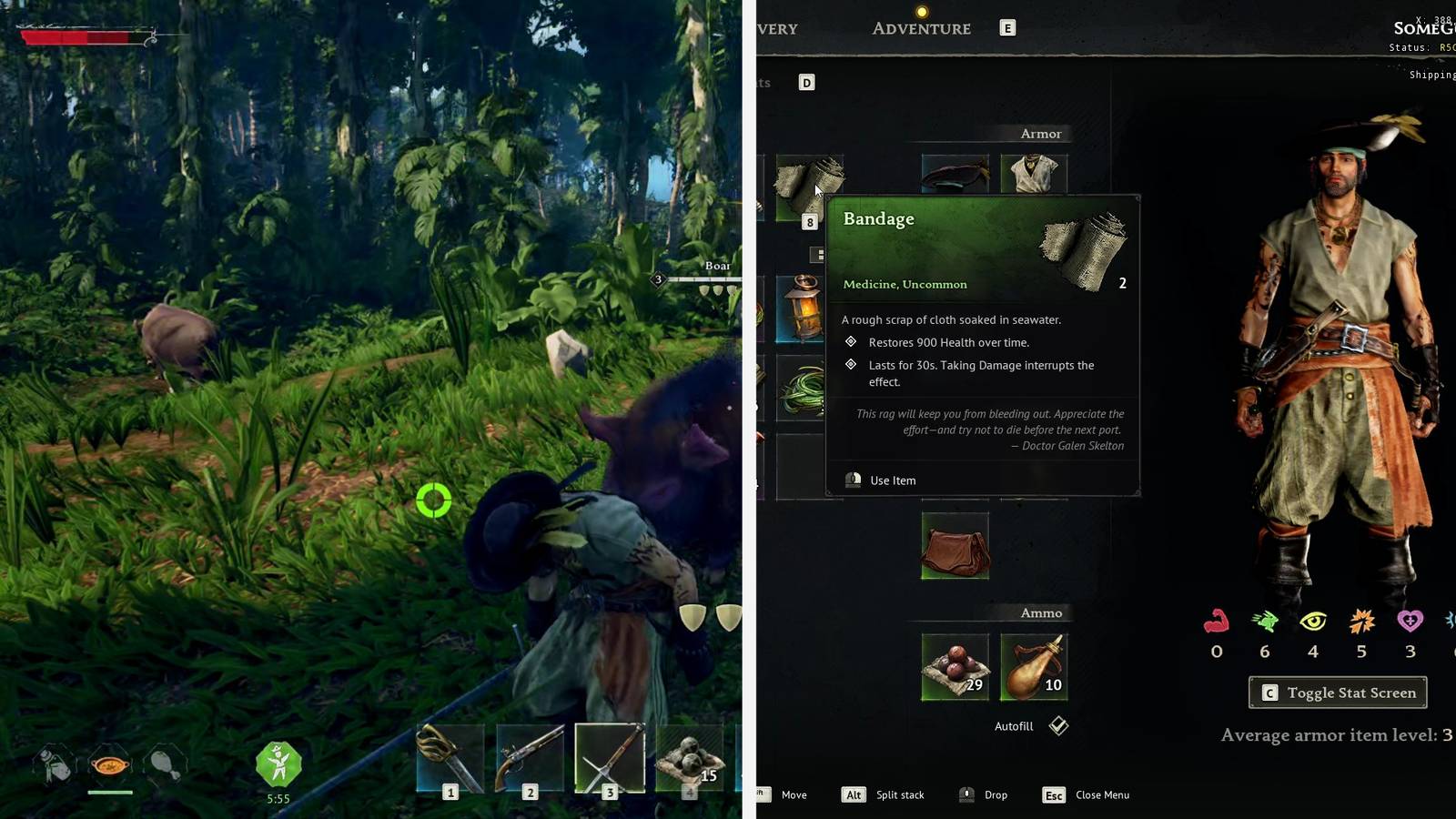
Task: Click the leather satchel in the bag slot
Action: (x=956, y=545)
